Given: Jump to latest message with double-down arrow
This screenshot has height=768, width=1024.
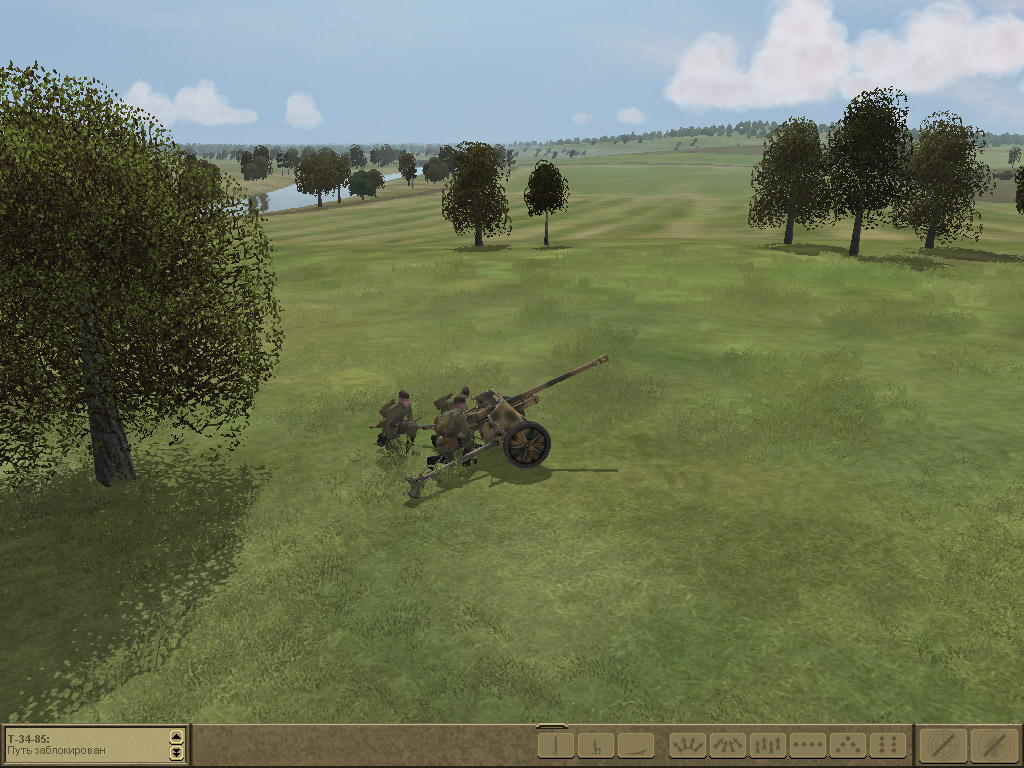Looking at the screenshot, I should coord(177,752).
